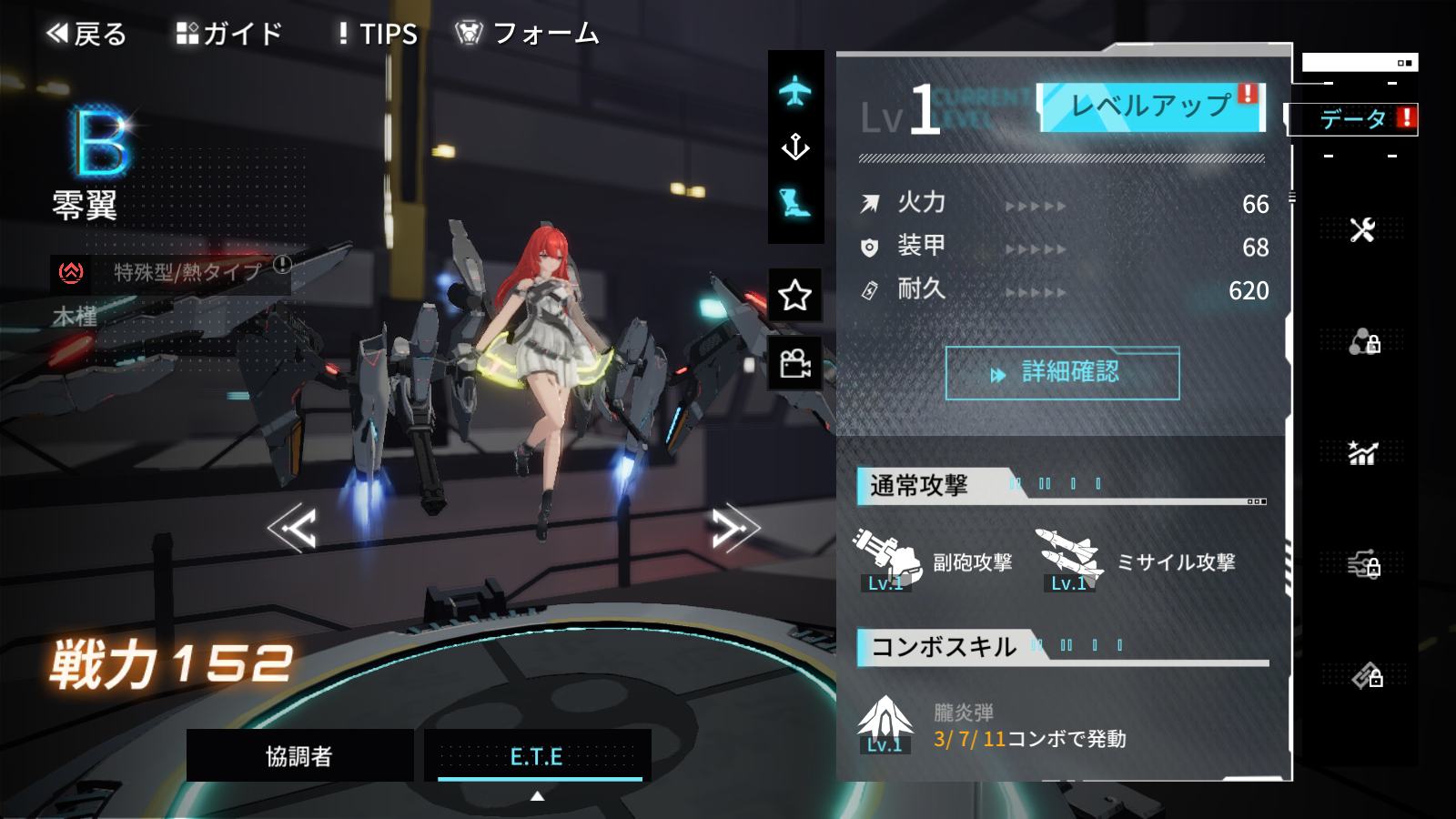
Task: Show the next unit with right arrow
Action: [734, 528]
